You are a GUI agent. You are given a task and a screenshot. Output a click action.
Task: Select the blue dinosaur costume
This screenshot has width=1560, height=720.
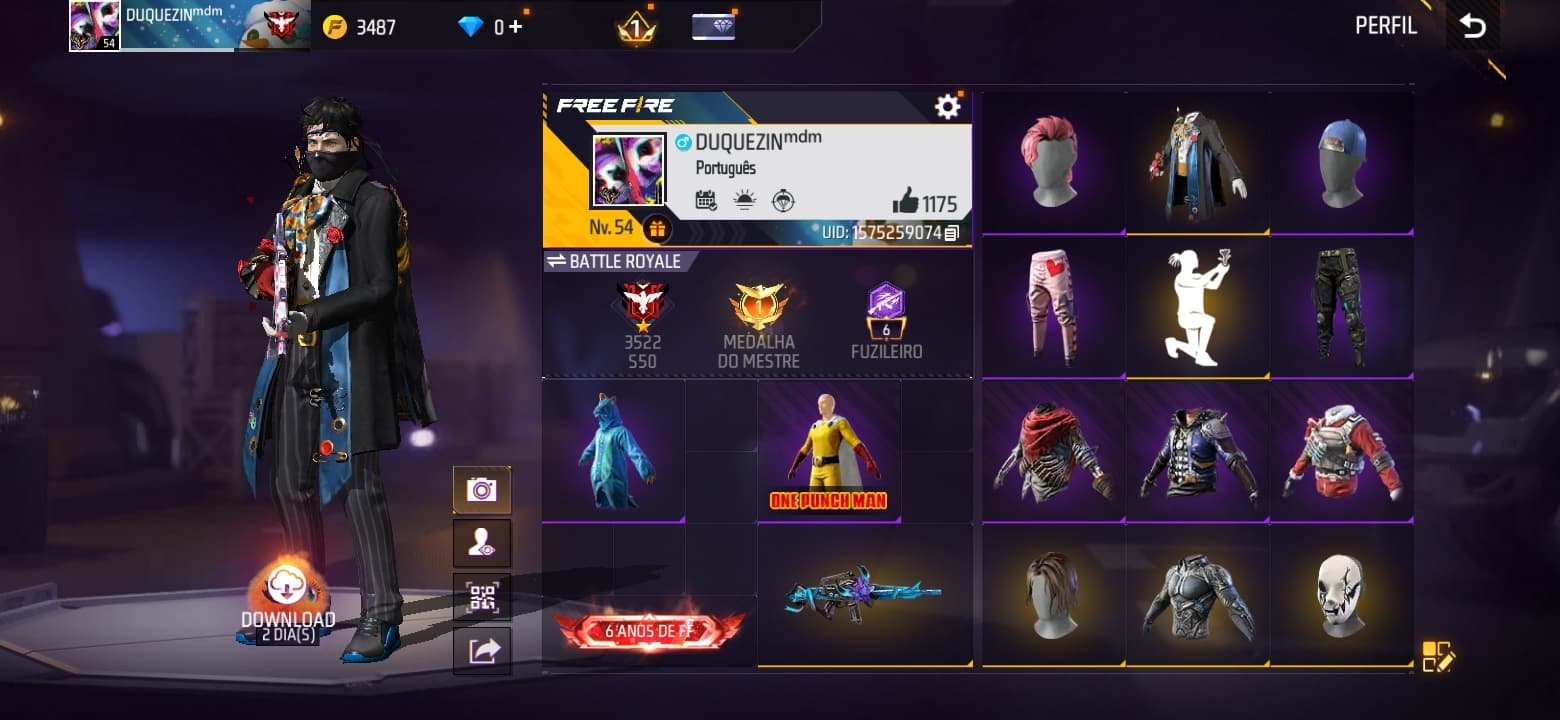pyautogui.click(x=613, y=451)
